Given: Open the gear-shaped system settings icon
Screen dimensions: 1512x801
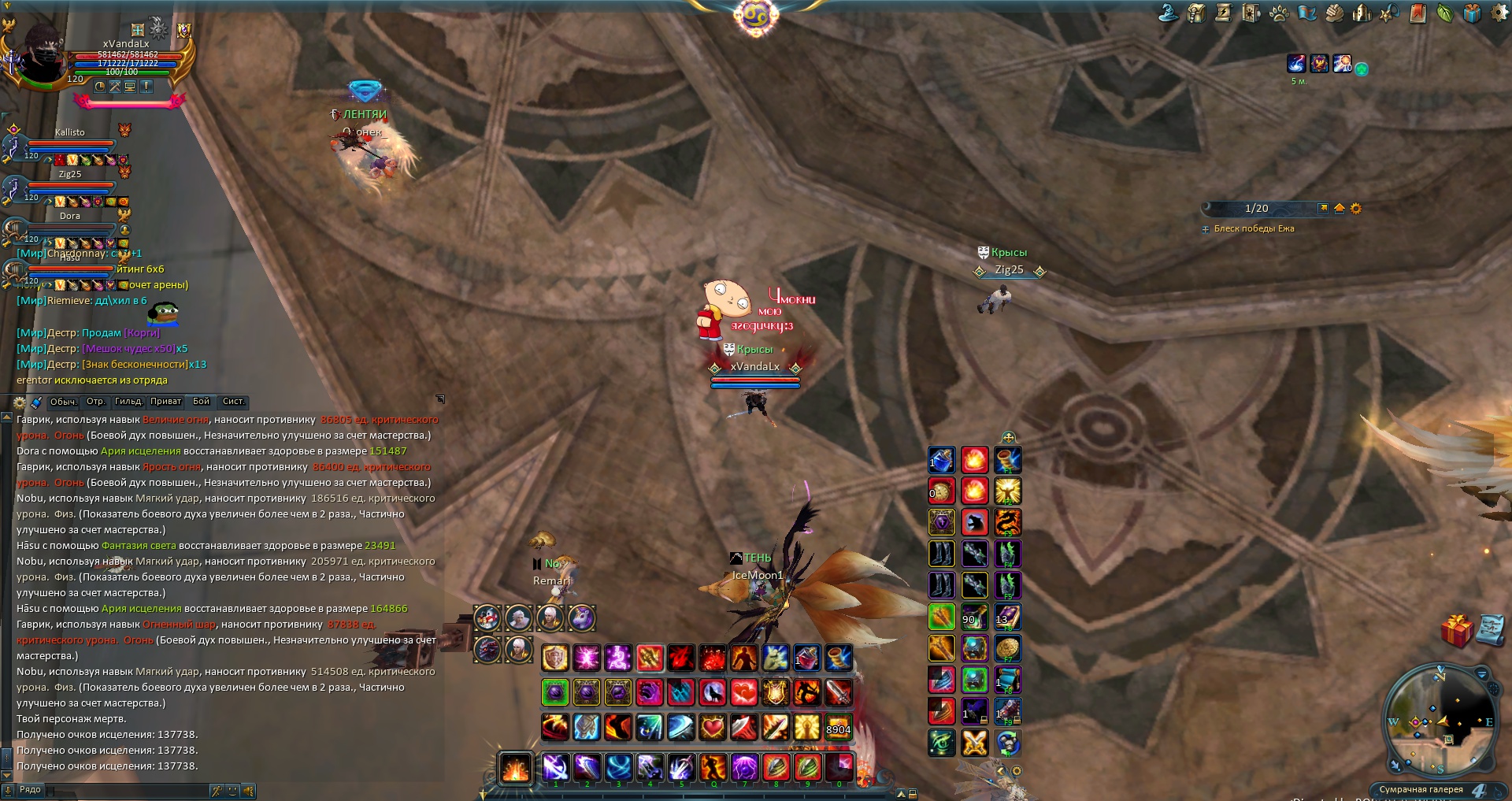Looking at the screenshot, I should (x=1500, y=13).
